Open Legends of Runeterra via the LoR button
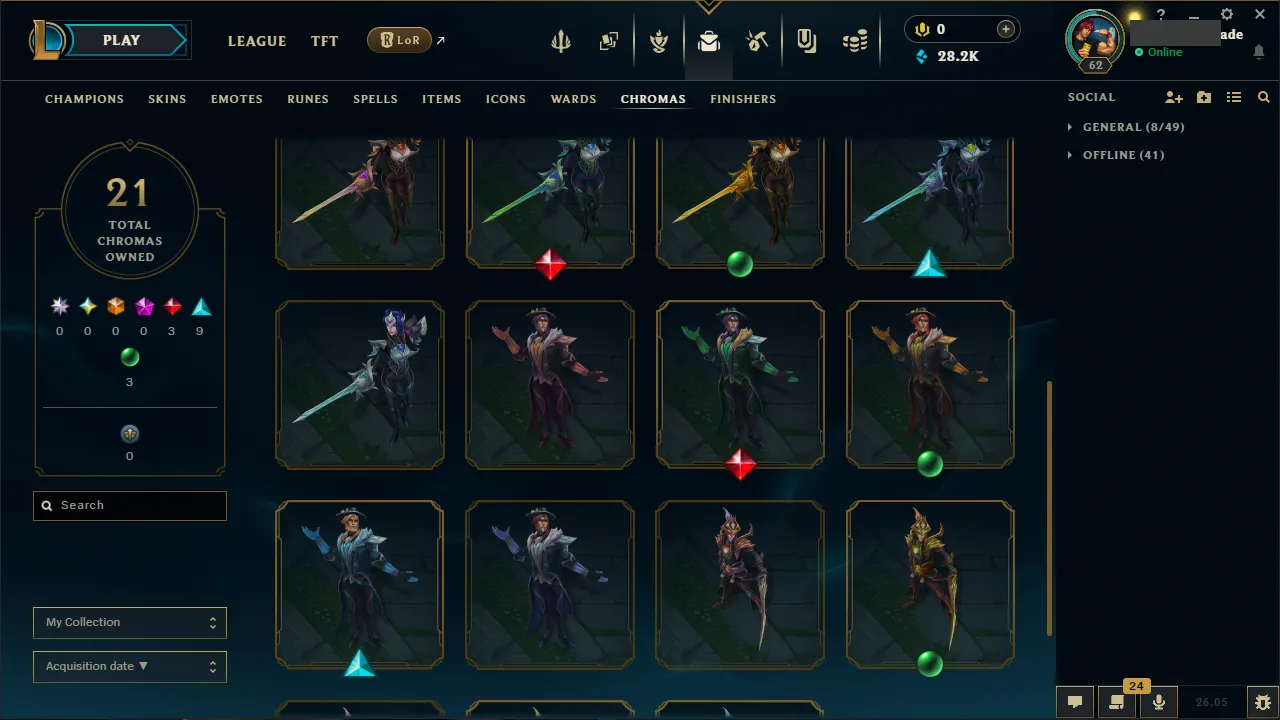This screenshot has width=1280, height=720. click(x=399, y=40)
